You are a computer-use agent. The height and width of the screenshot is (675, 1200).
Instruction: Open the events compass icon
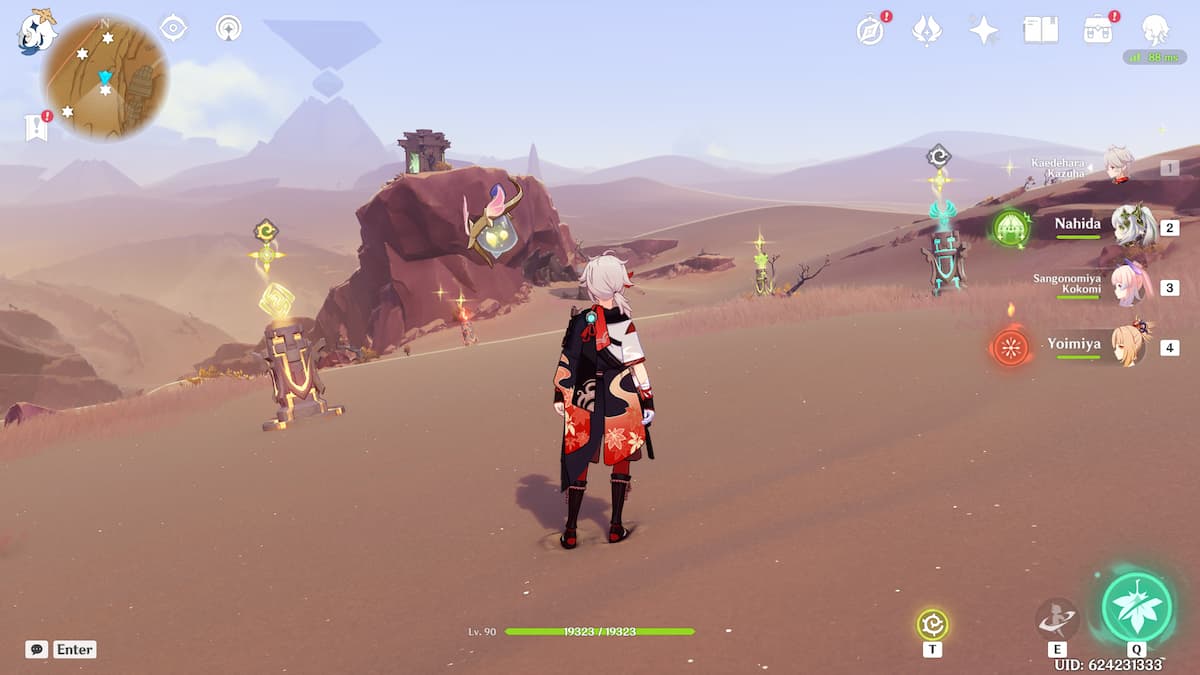870,30
